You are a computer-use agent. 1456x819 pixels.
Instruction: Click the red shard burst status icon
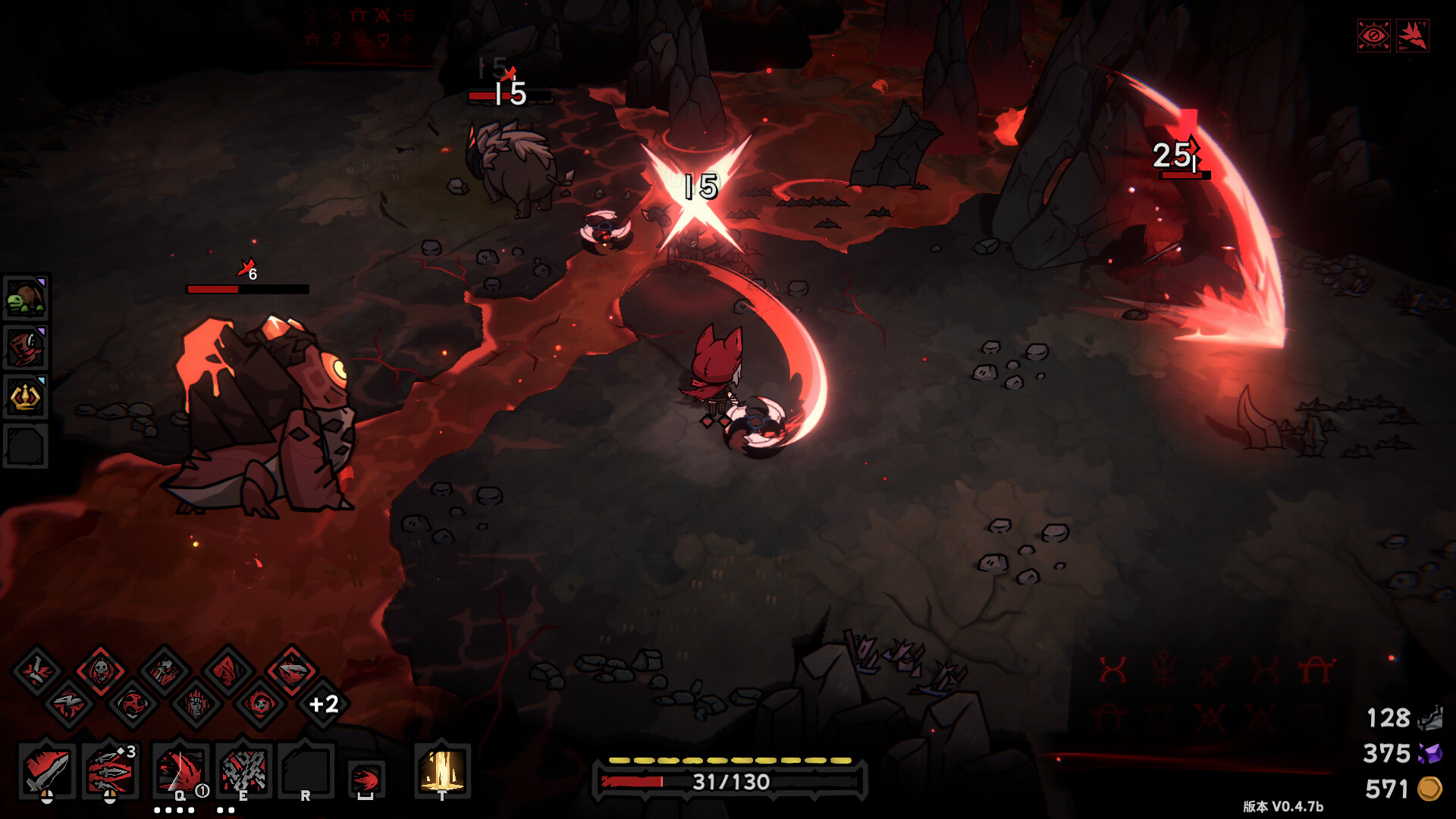click(x=1413, y=36)
